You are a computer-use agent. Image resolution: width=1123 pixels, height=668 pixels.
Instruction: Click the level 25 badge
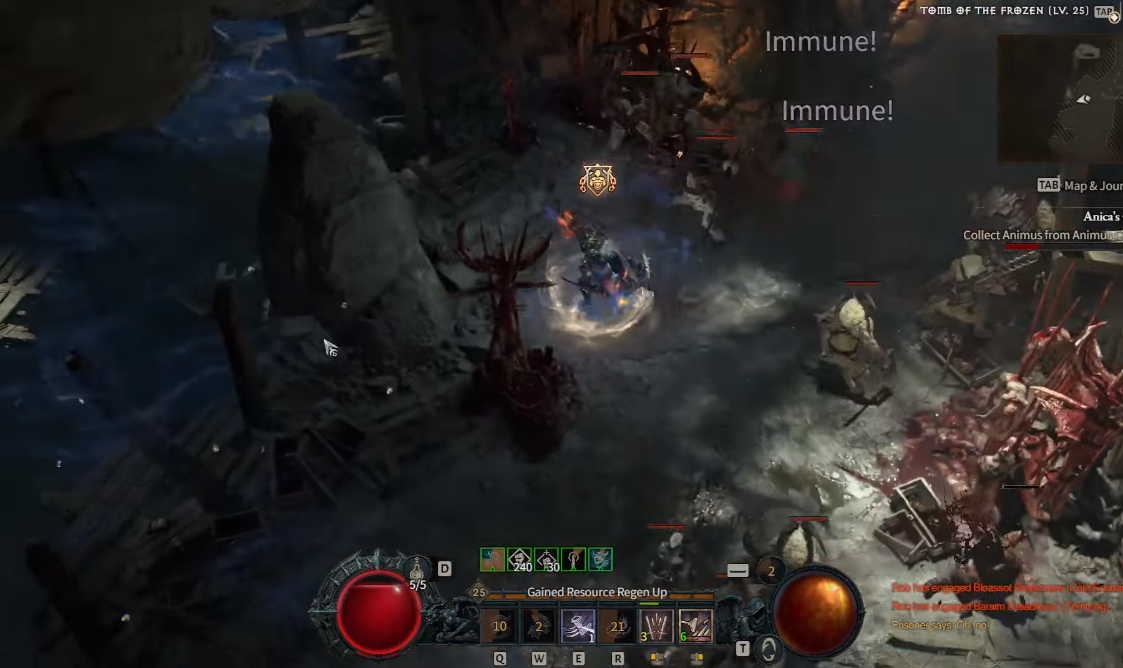pos(478,593)
